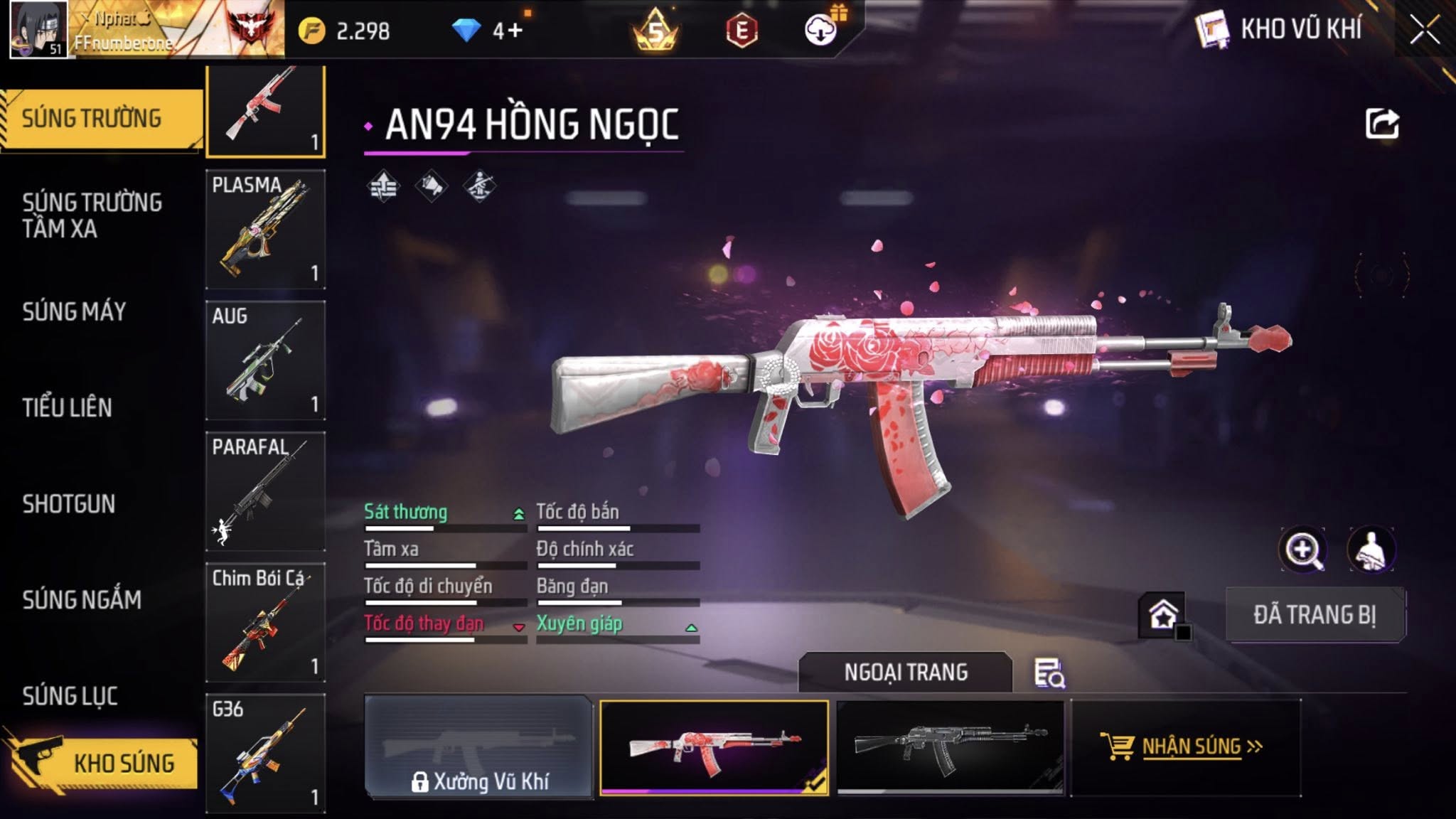The image size is (1456, 819).
Task: Open the Súng Lục category
Action: pos(70,696)
